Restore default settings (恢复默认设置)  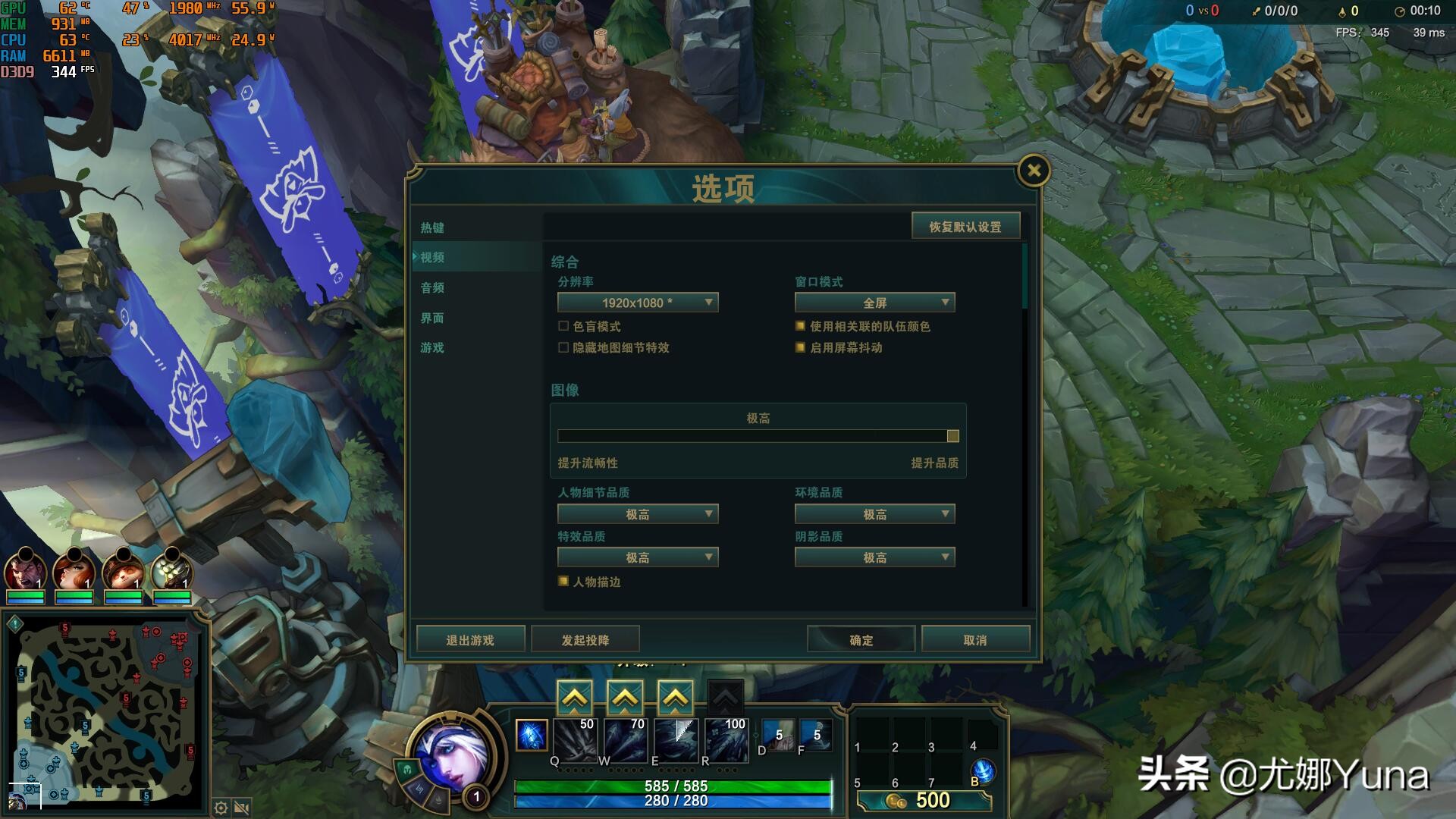click(x=966, y=225)
